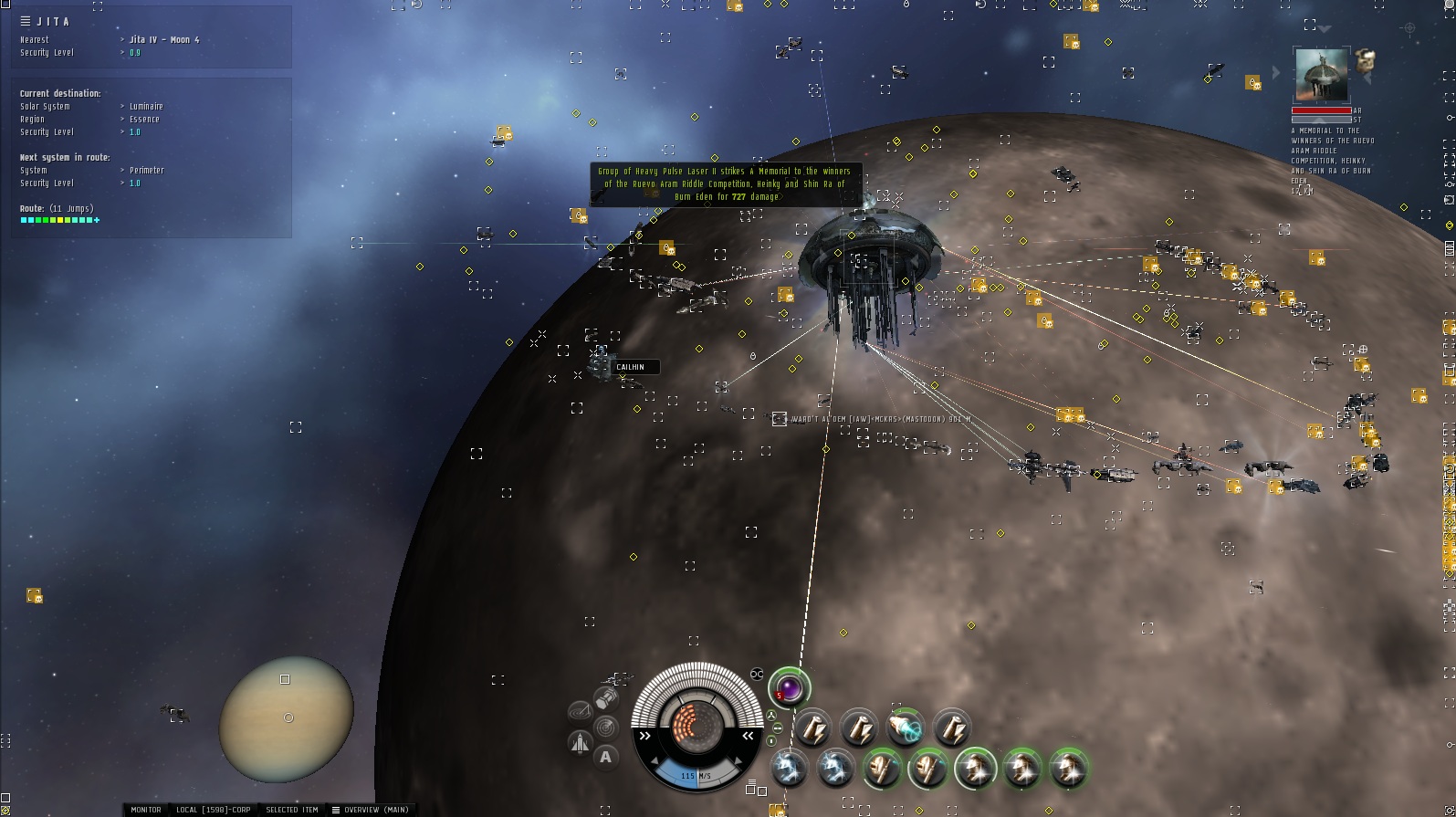This screenshot has height=817, width=1456.
Task: Set full speed with right speed arrow
Action: 748,735
